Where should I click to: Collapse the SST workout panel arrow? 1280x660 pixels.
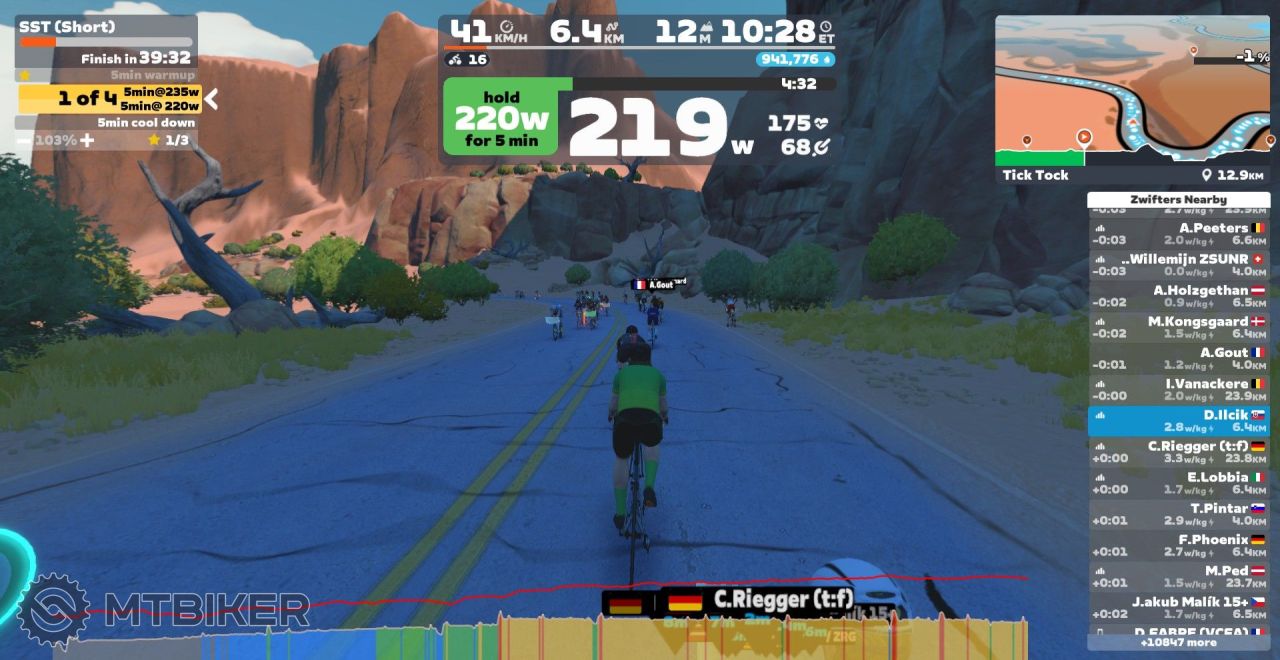pos(212,98)
